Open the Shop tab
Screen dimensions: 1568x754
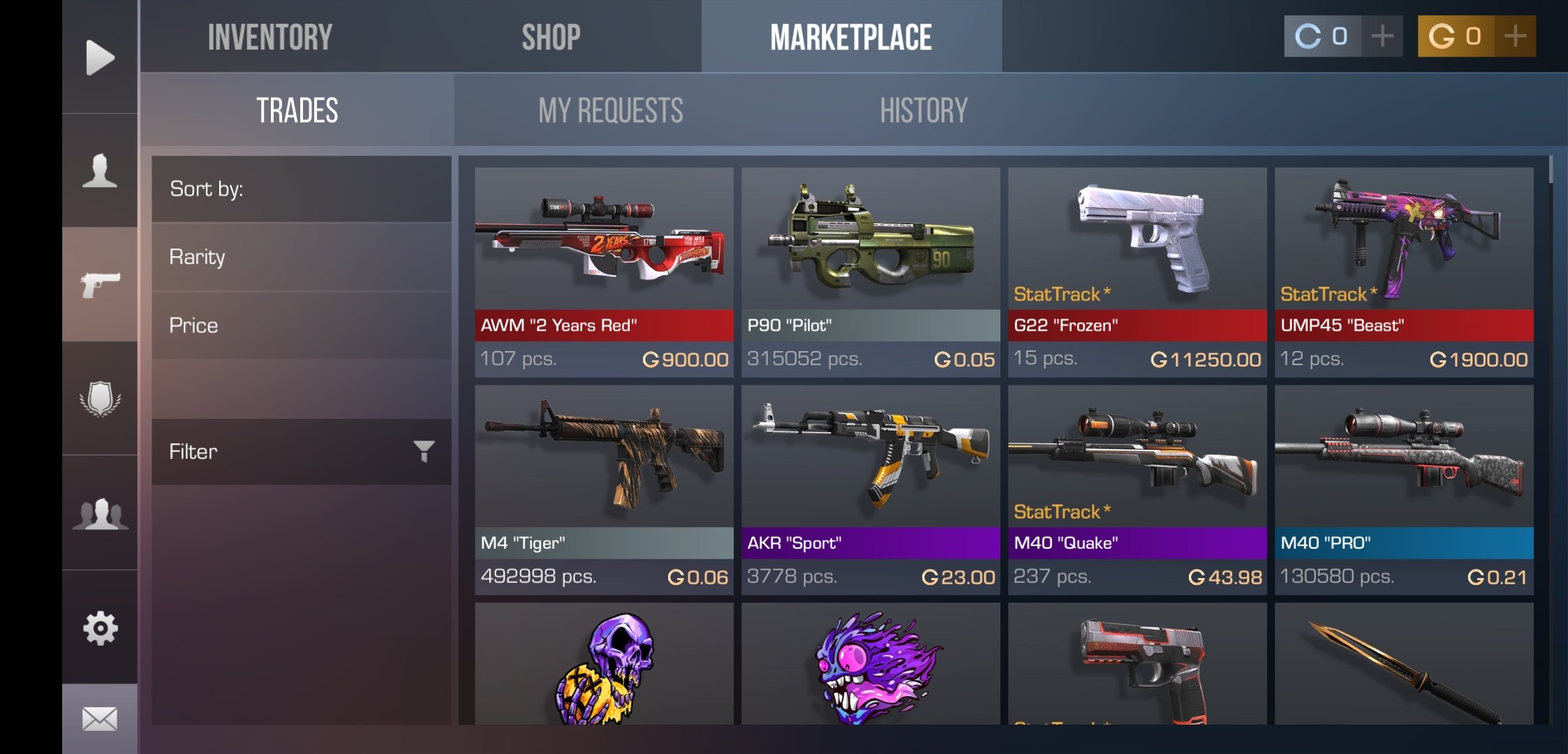tap(551, 37)
